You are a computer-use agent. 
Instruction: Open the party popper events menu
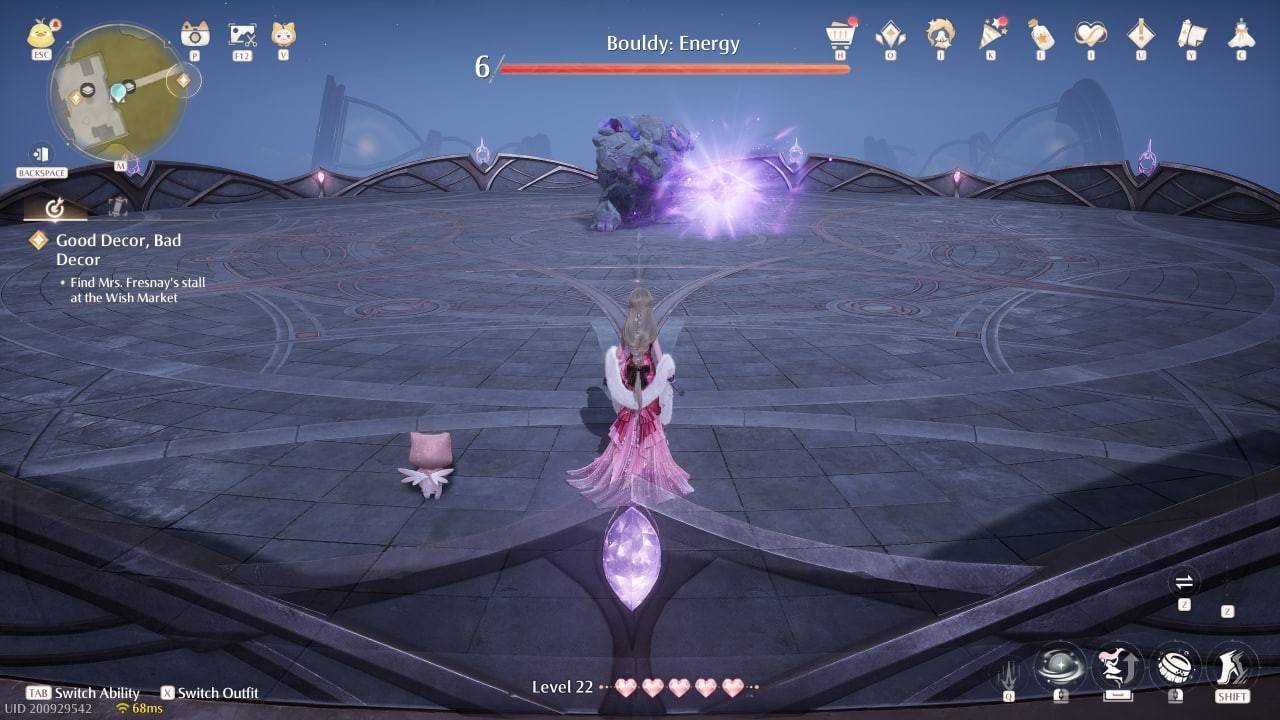(991, 35)
